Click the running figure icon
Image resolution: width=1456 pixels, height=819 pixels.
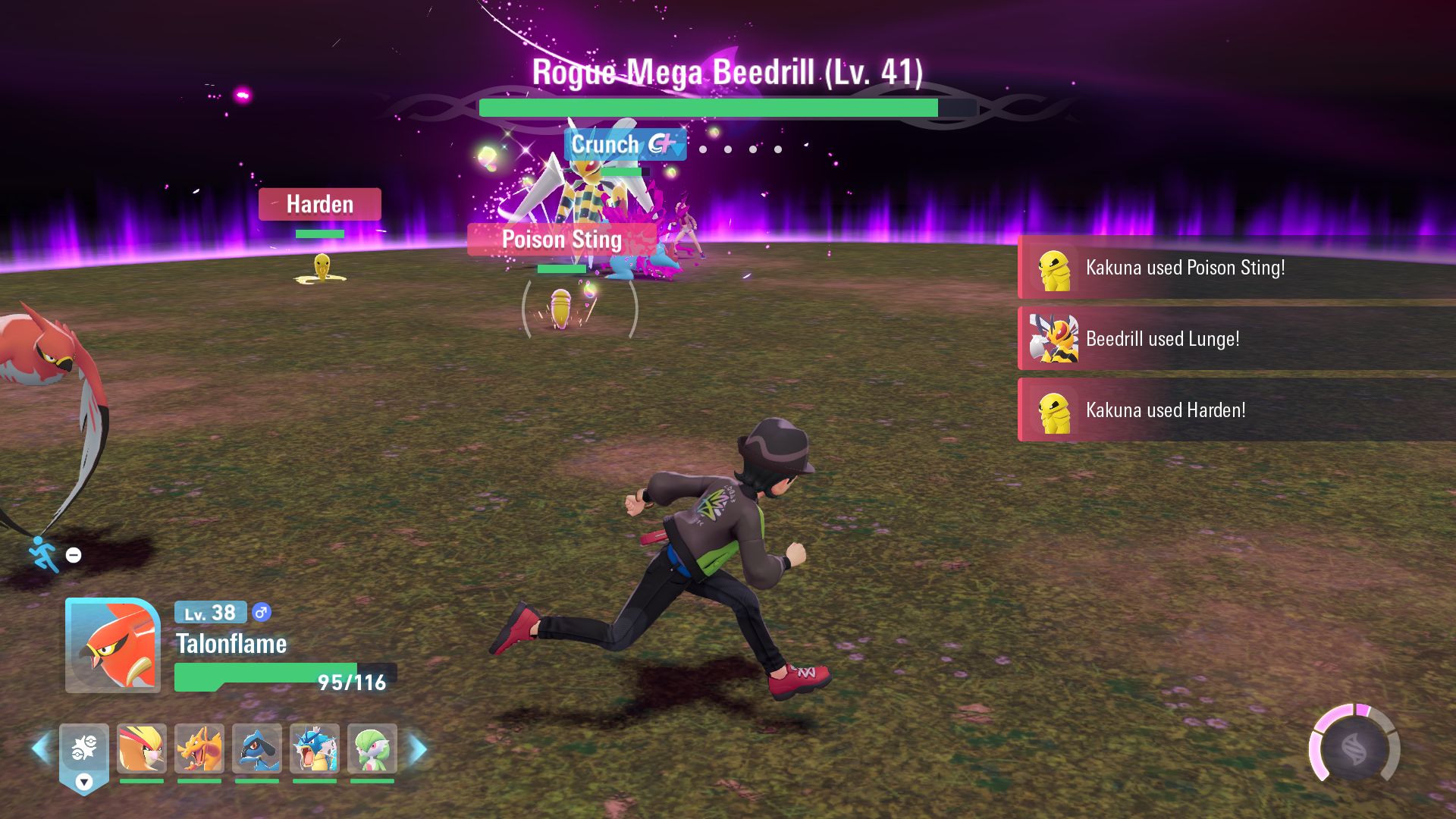pyautogui.click(x=43, y=554)
